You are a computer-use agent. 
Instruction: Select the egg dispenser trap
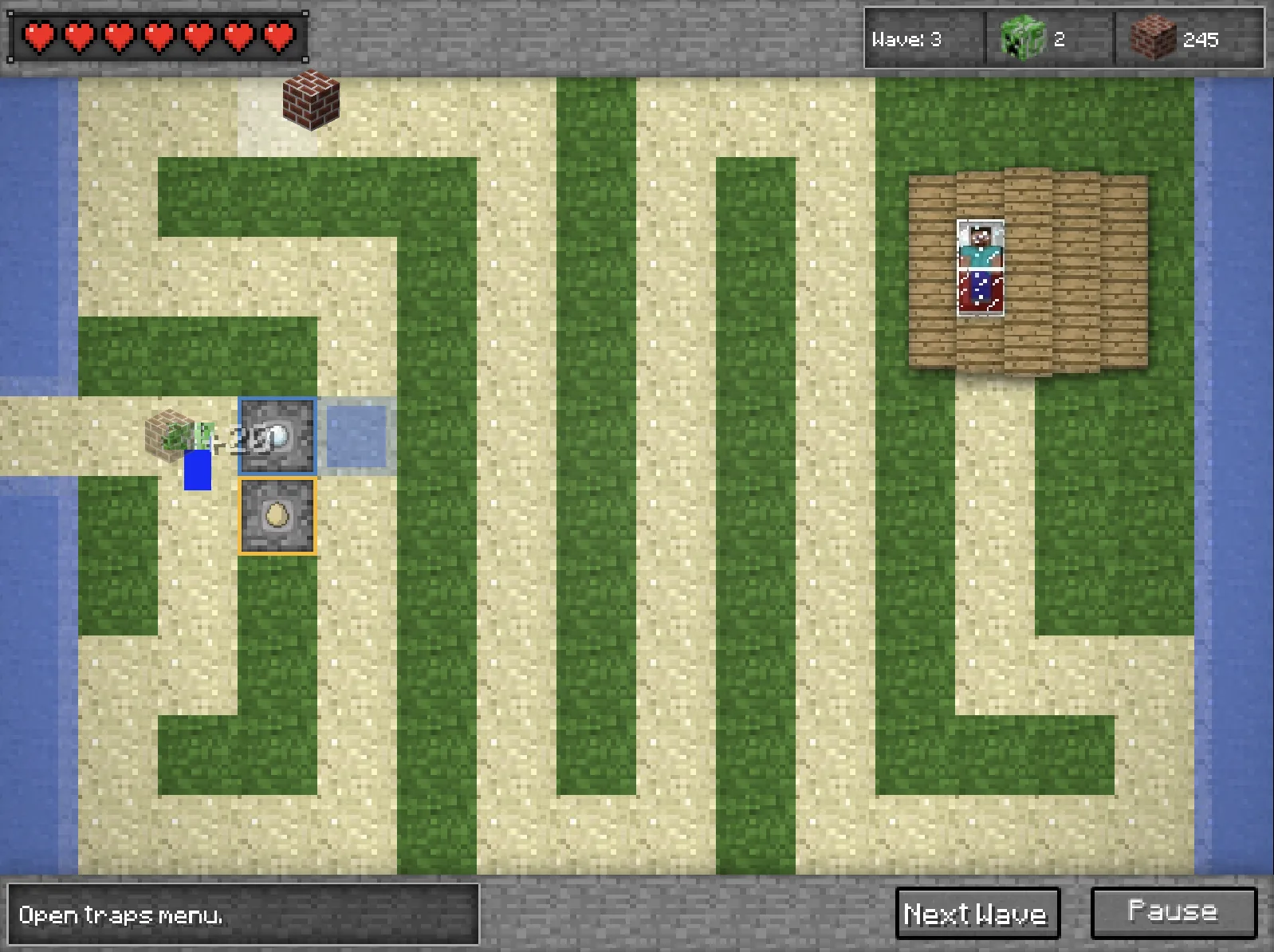[277, 517]
